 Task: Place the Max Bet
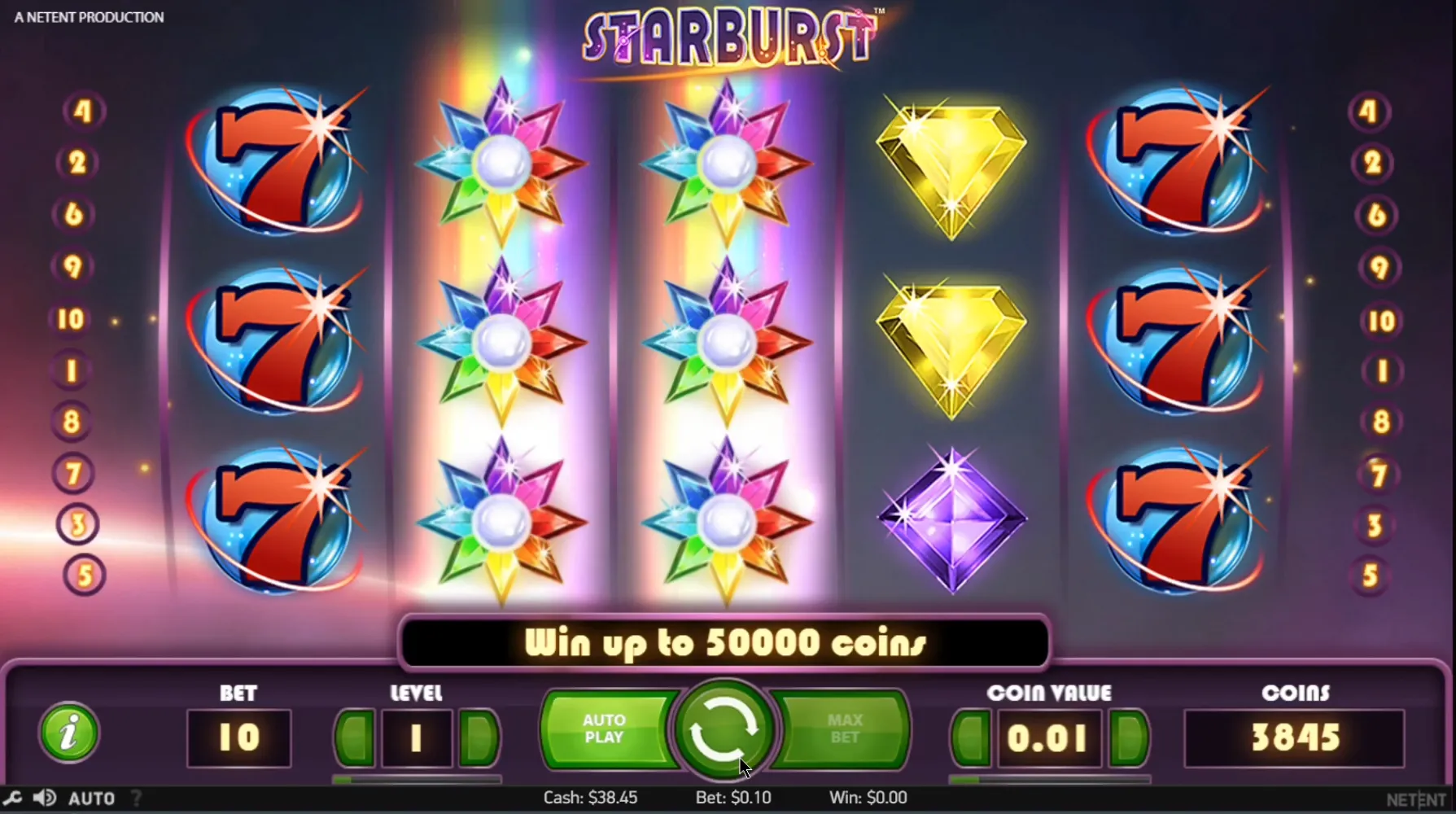pyautogui.click(x=844, y=729)
